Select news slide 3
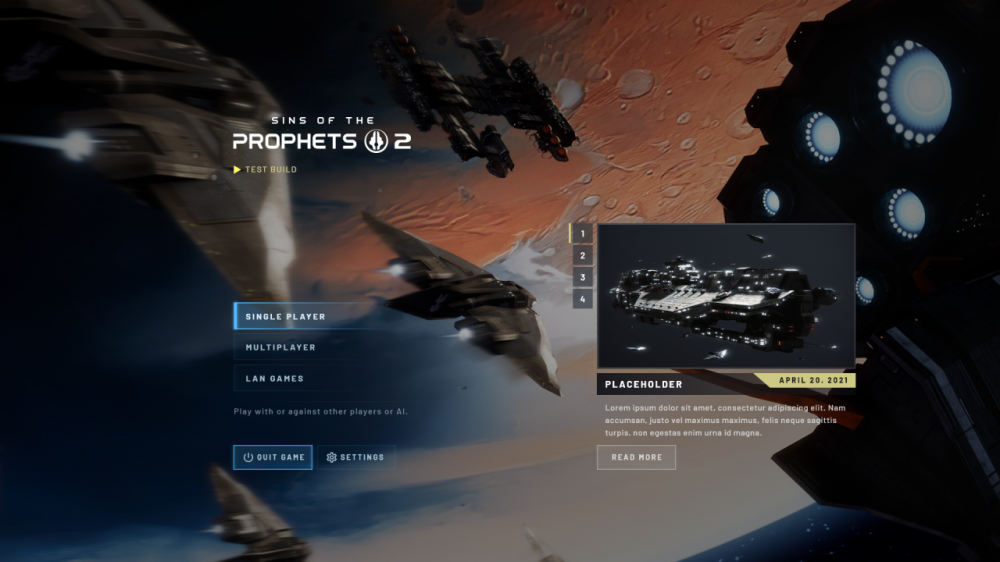The height and width of the screenshot is (562, 1000). pyautogui.click(x=582, y=277)
